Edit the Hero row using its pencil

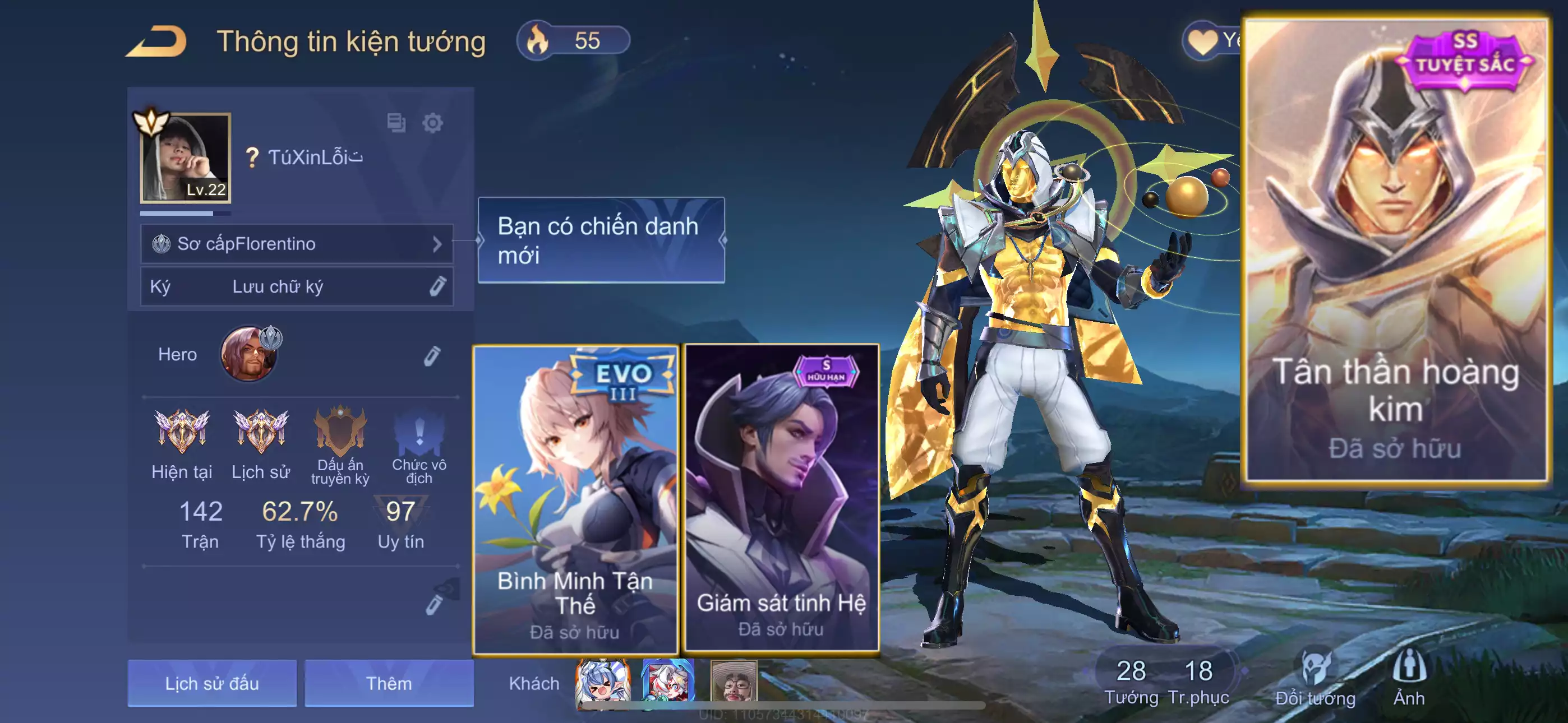pyautogui.click(x=432, y=356)
